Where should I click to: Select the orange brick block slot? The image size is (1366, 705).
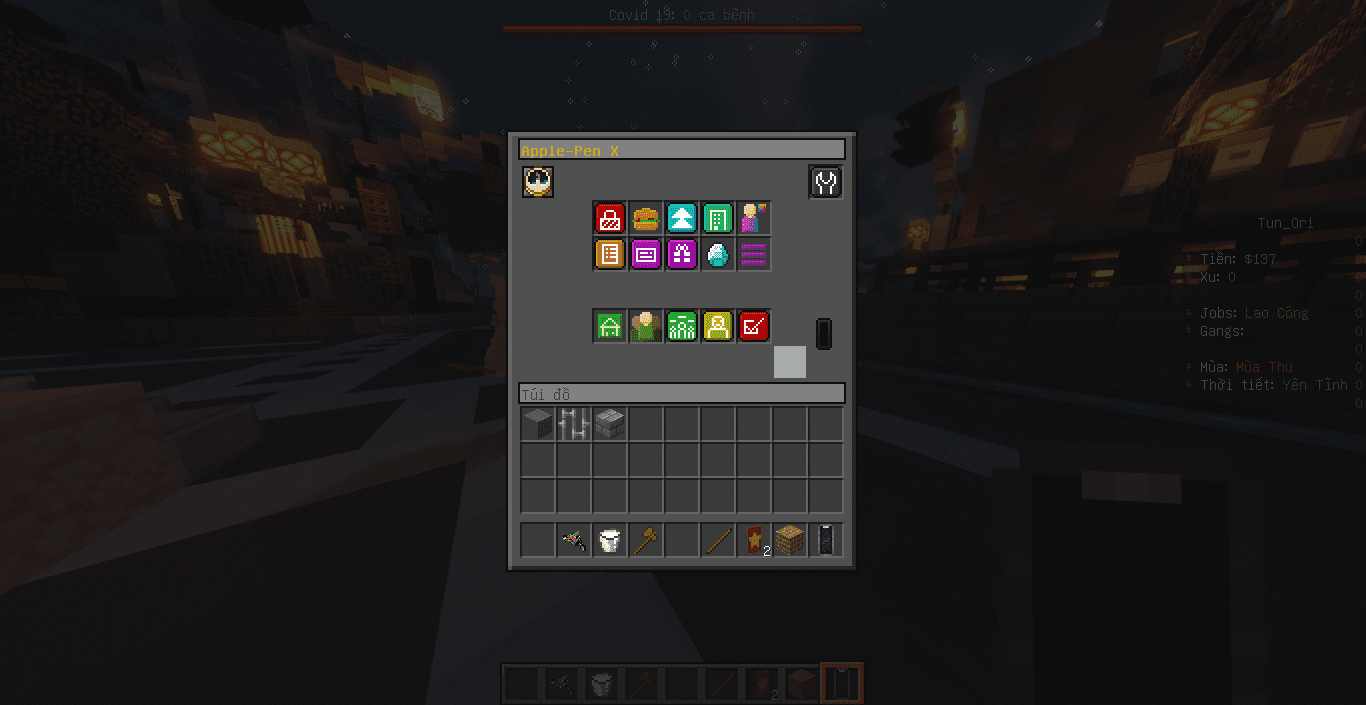click(x=790, y=541)
